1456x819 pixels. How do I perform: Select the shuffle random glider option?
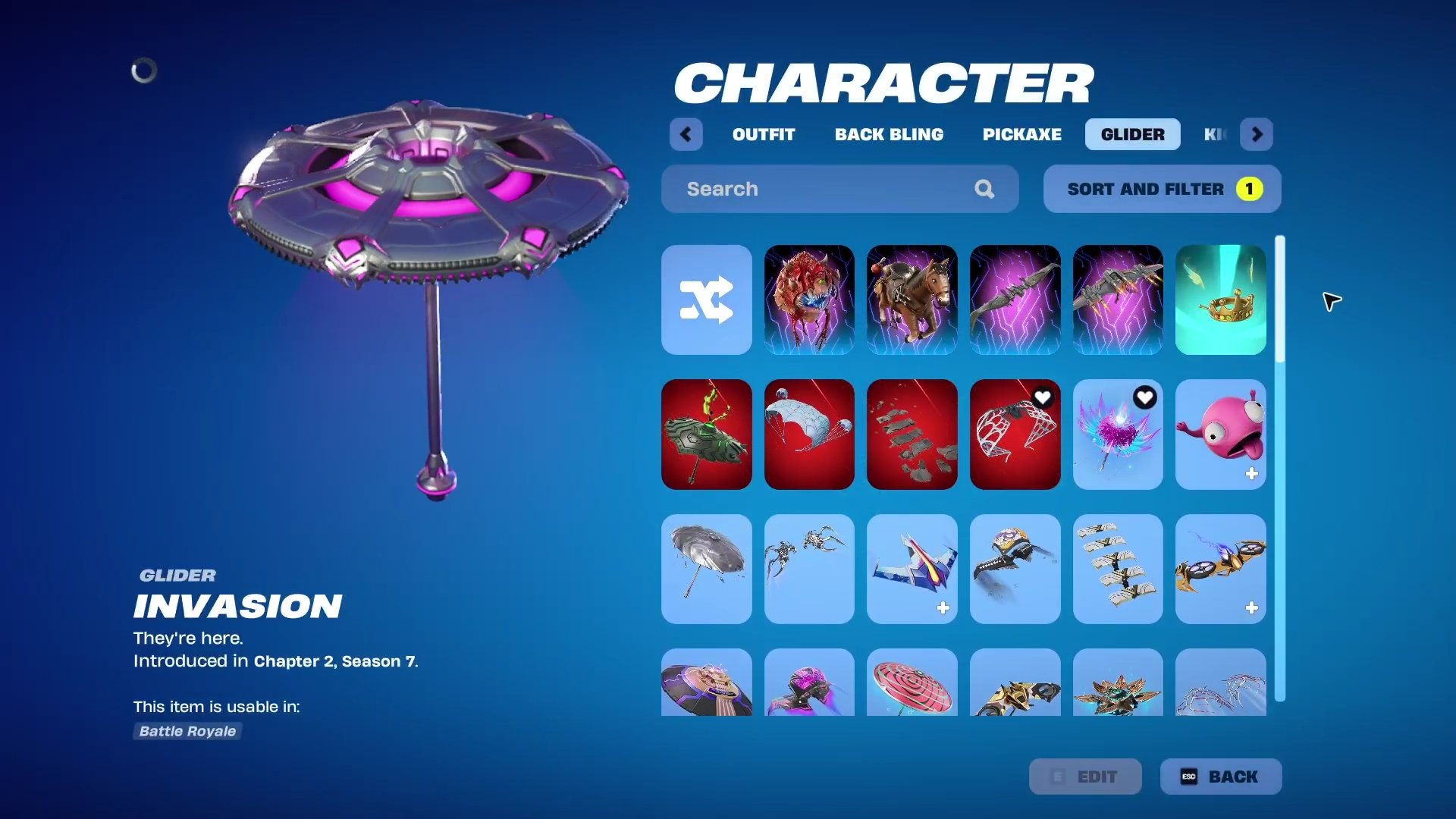coord(705,300)
